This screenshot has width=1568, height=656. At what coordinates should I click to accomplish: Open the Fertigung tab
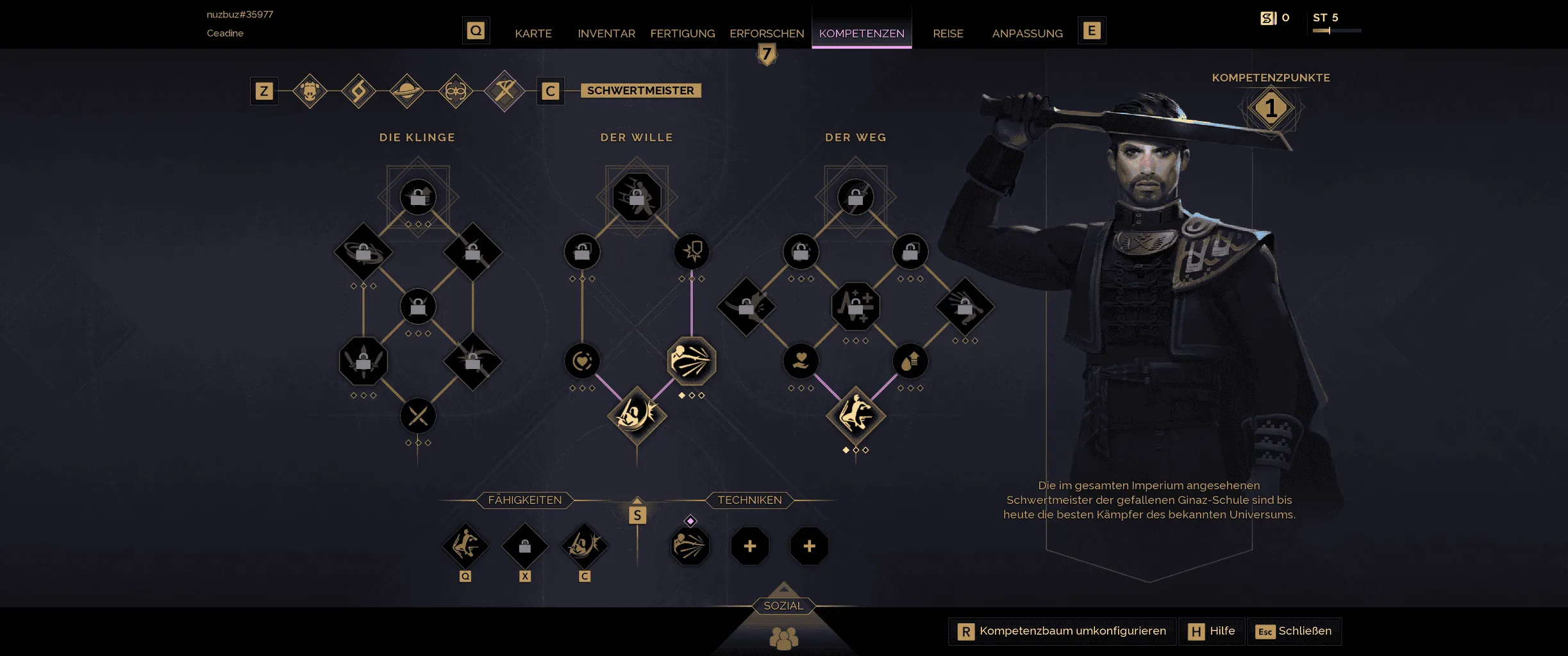pos(682,33)
